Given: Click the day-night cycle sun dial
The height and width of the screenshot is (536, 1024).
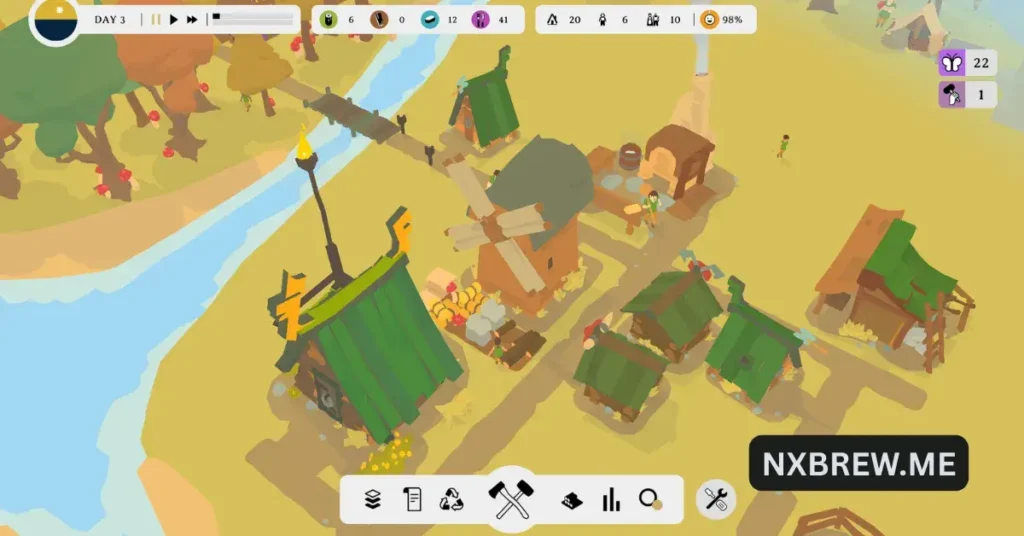Looking at the screenshot, I should pos(54,20).
